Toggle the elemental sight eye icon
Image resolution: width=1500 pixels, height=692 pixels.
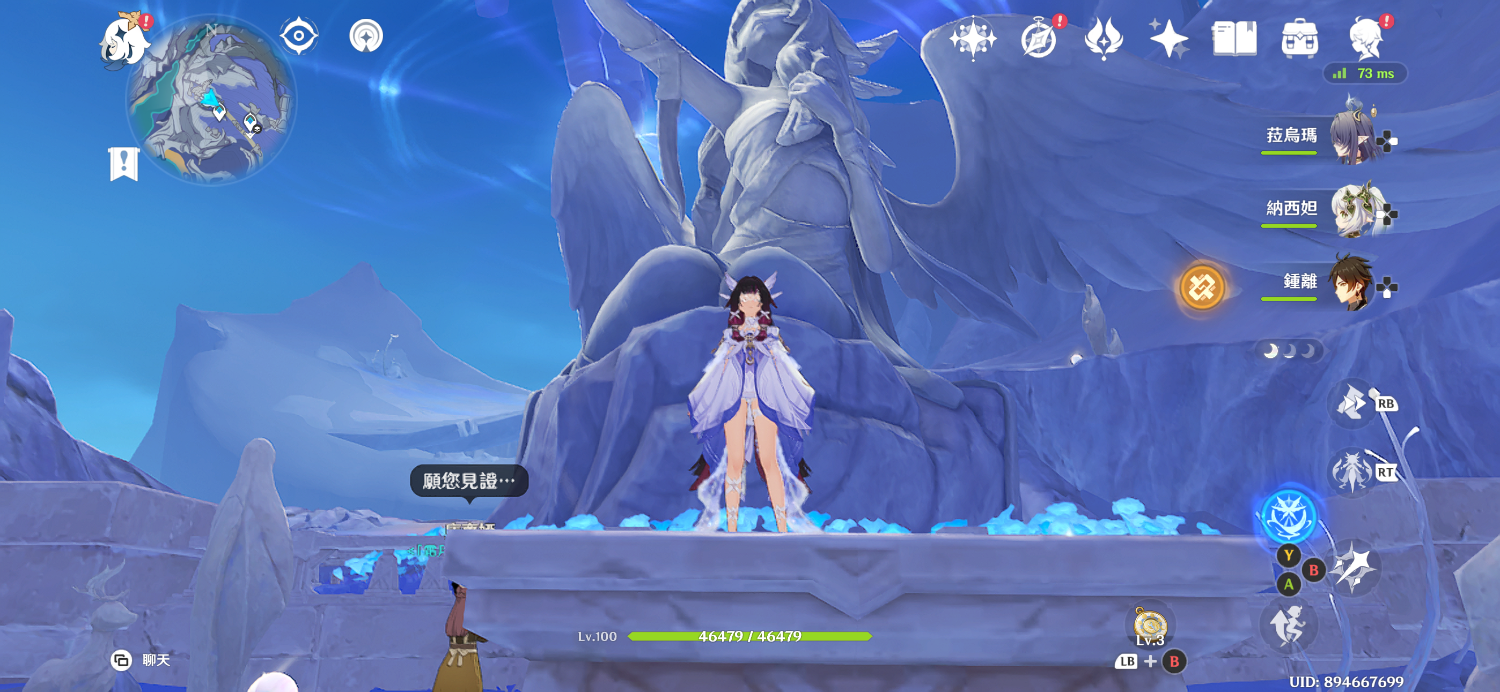click(298, 36)
